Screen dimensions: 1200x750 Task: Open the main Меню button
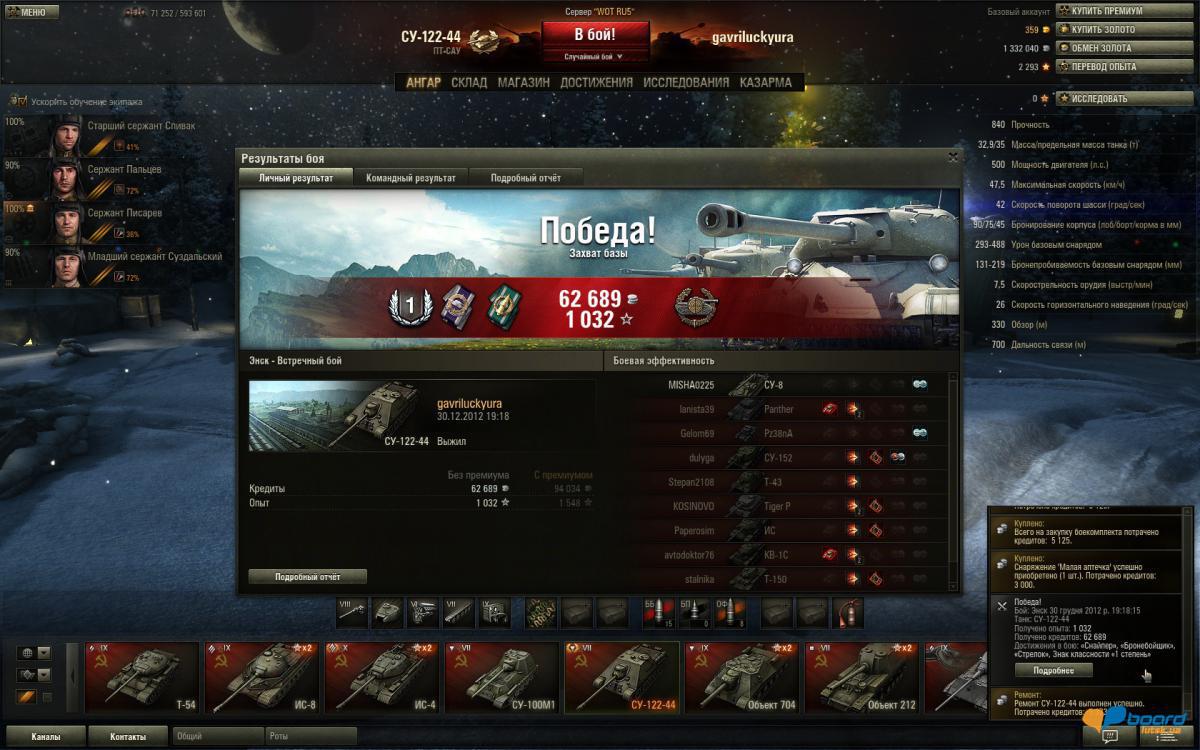tap(27, 12)
